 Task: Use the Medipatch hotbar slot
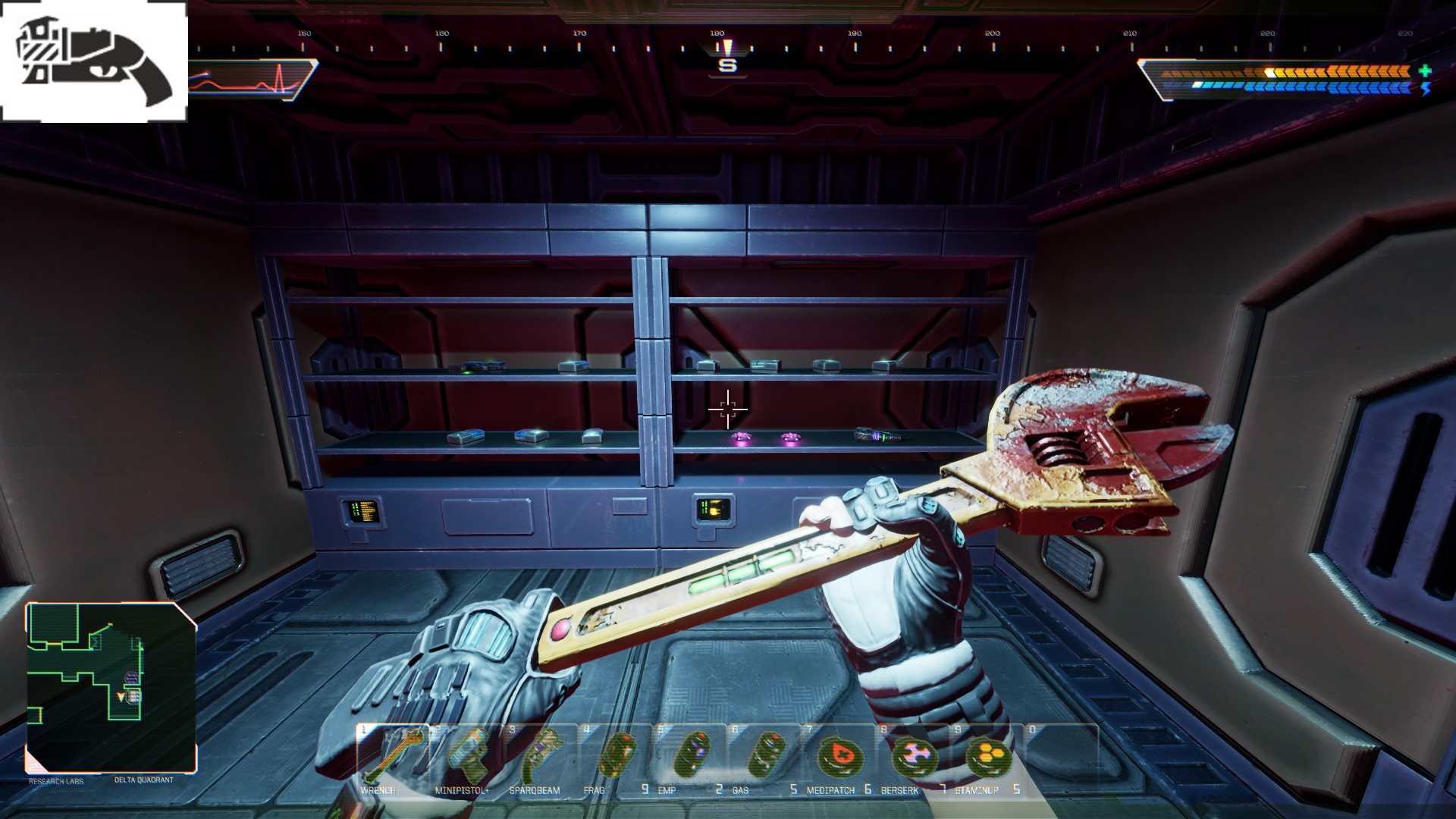tap(837, 757)
